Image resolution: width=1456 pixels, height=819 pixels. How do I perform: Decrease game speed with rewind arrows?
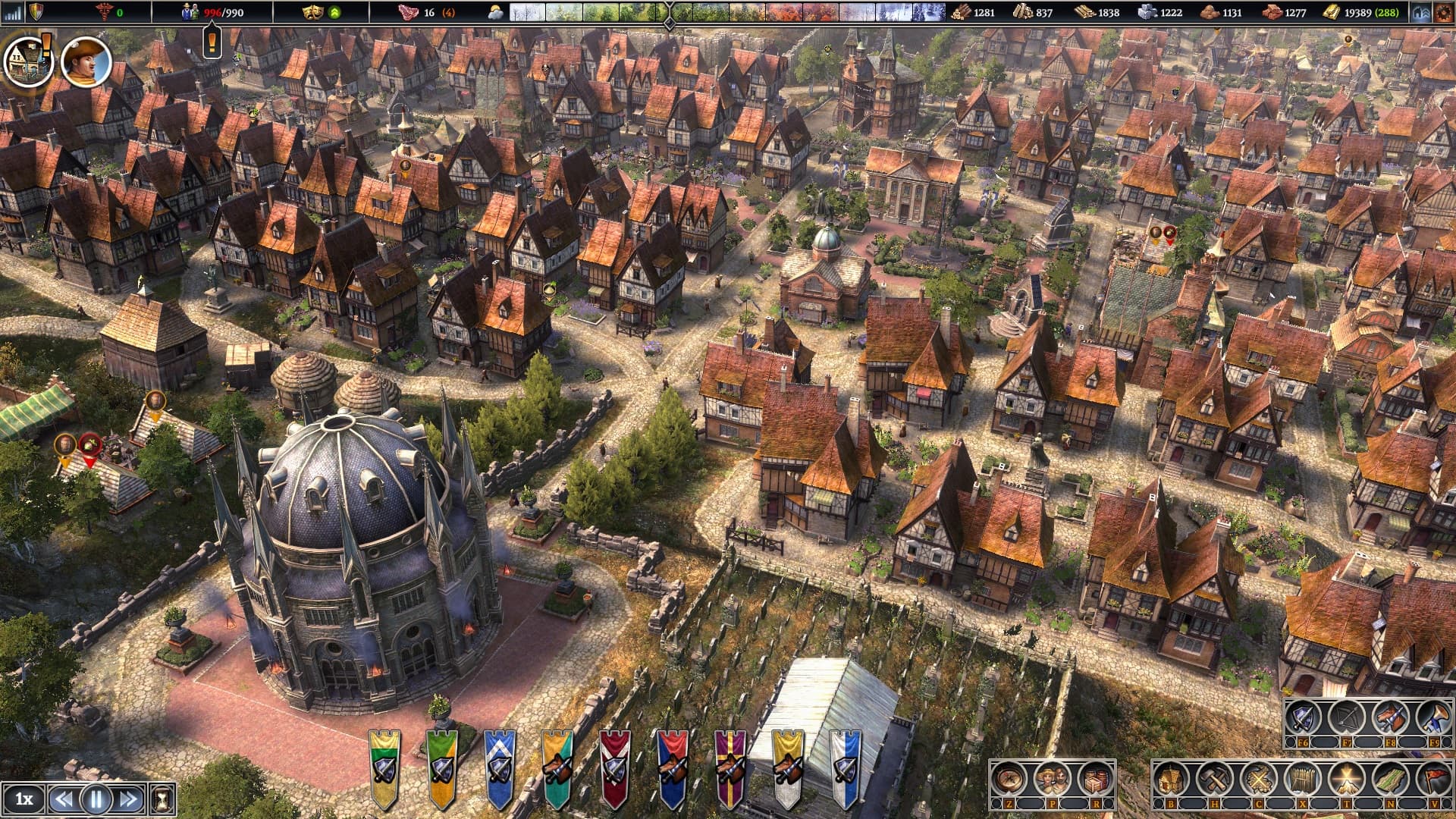tap(64, 799)
